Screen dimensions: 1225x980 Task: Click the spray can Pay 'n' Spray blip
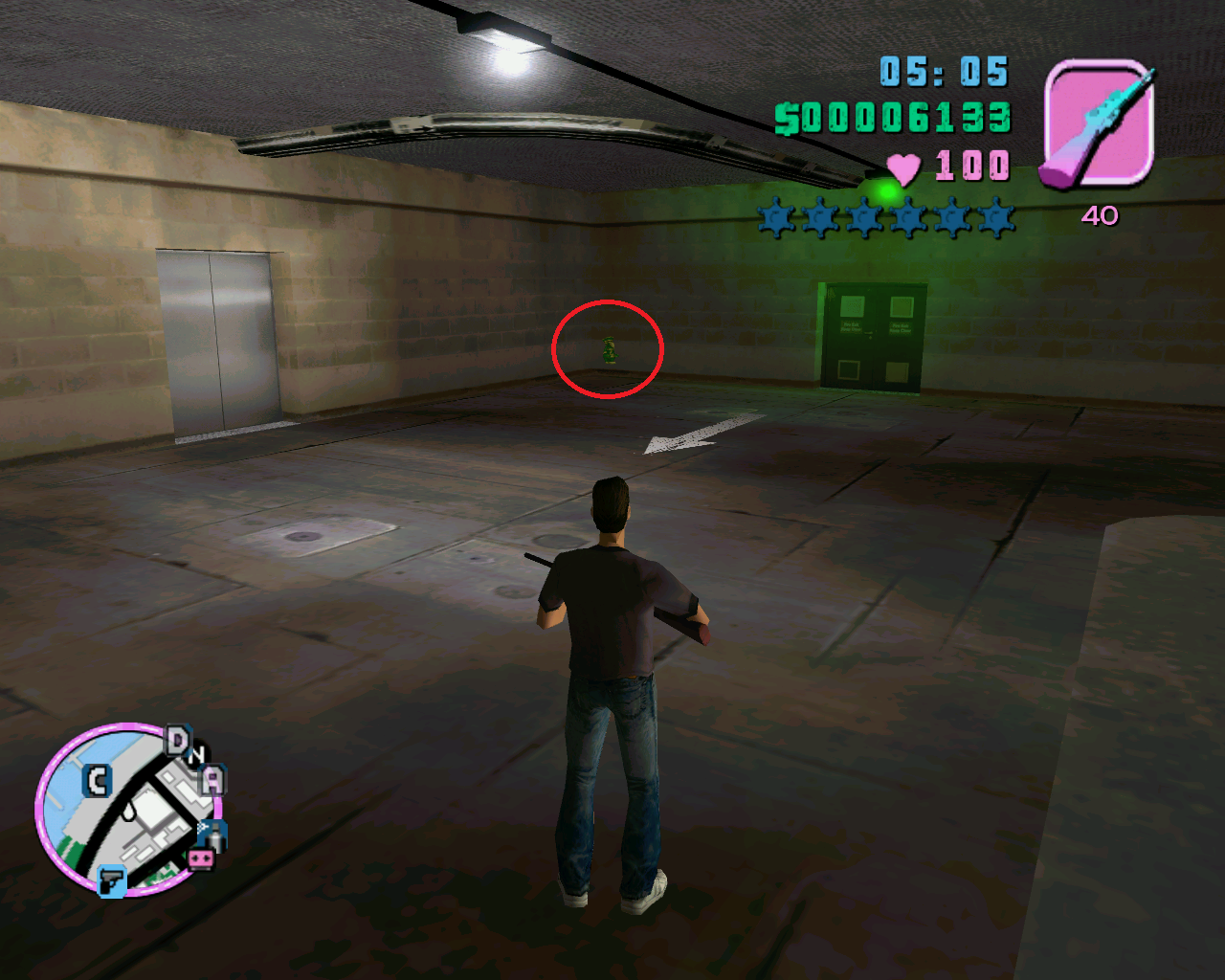coord(214,835)
